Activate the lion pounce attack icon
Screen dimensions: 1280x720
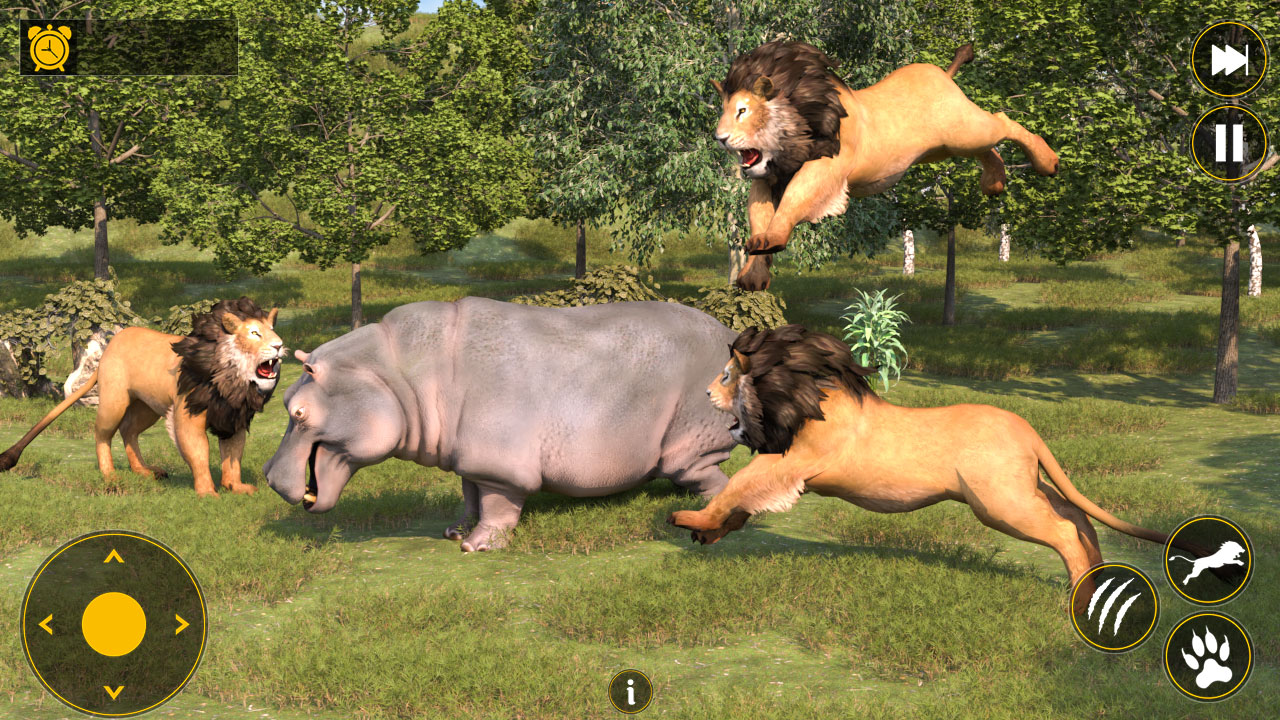click(x=1206, y=557)
